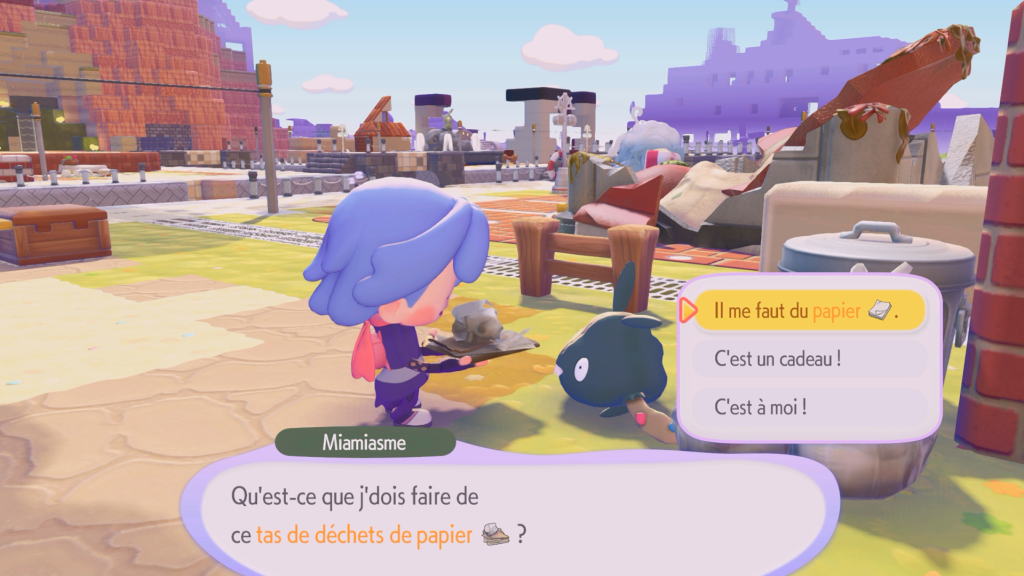Answer with "C'est à moi !"
The height and width of the screenshot is (576, 1024).
pos(808,407)
